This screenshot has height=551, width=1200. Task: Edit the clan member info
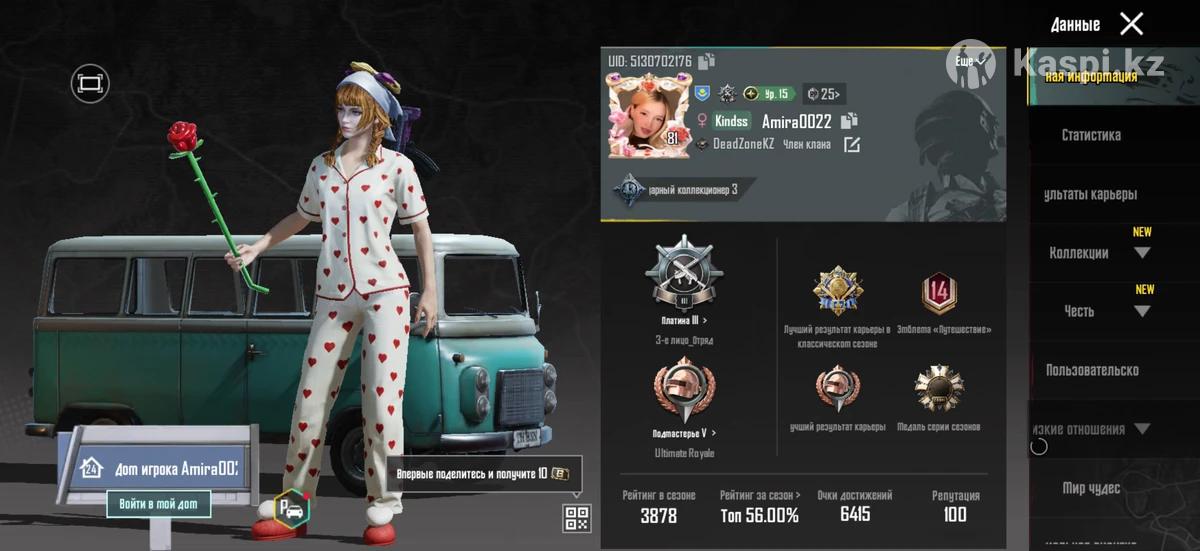(851, 145)
